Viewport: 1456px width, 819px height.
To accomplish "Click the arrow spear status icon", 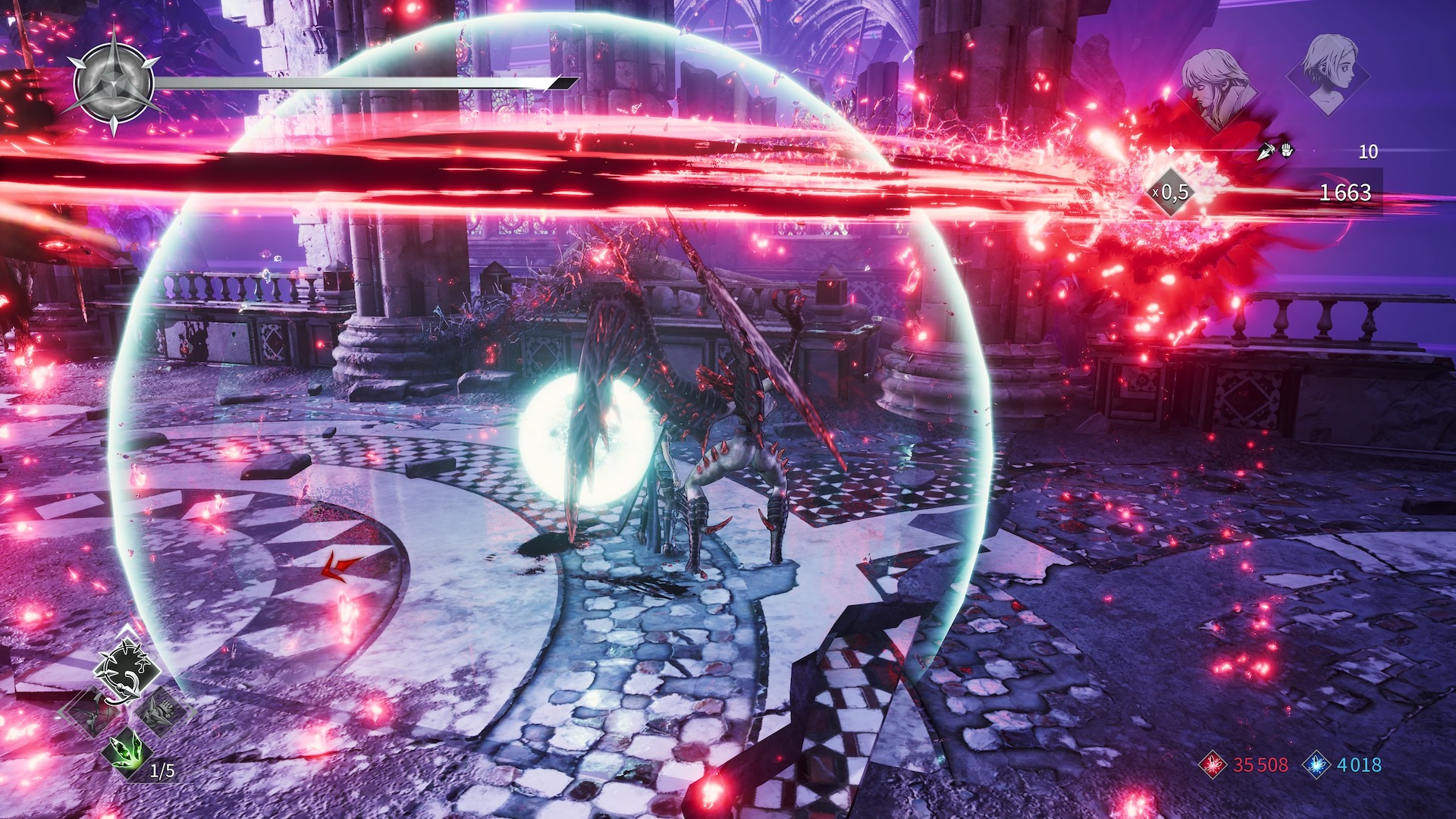I will click(1266, 151).
